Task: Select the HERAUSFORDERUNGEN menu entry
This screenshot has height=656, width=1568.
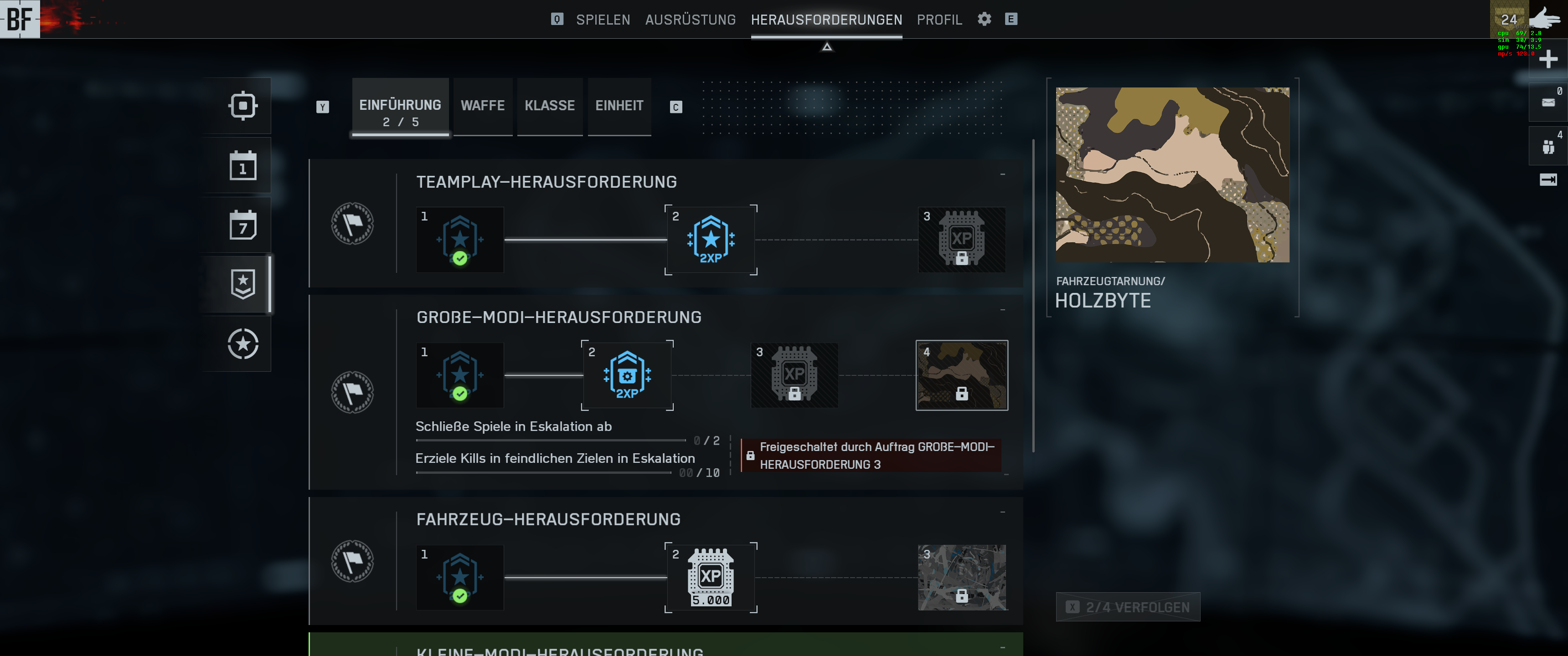Action: (x=826, y=20)
